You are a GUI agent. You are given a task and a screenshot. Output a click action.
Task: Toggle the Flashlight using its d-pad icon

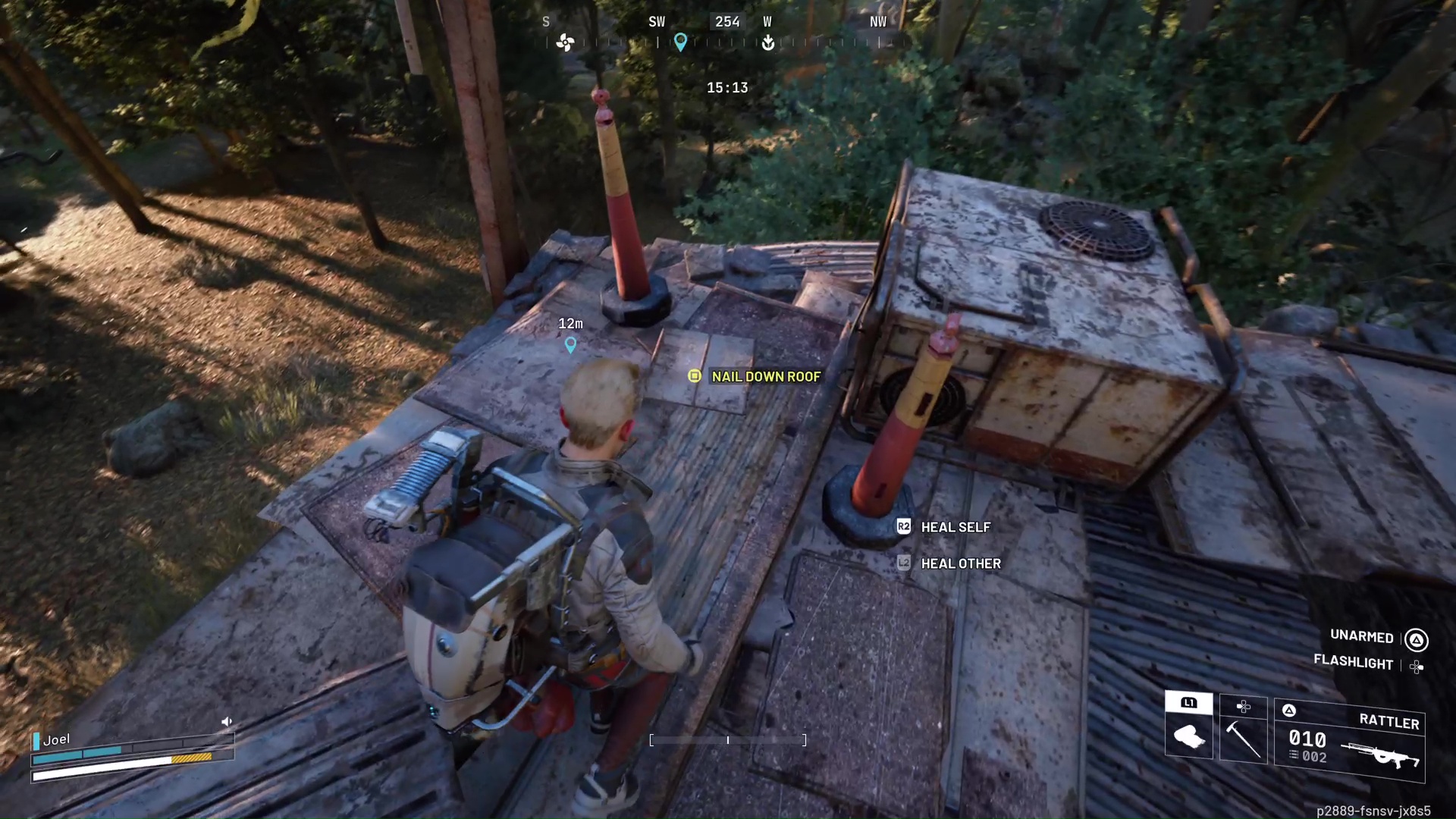click(1417, 667)
